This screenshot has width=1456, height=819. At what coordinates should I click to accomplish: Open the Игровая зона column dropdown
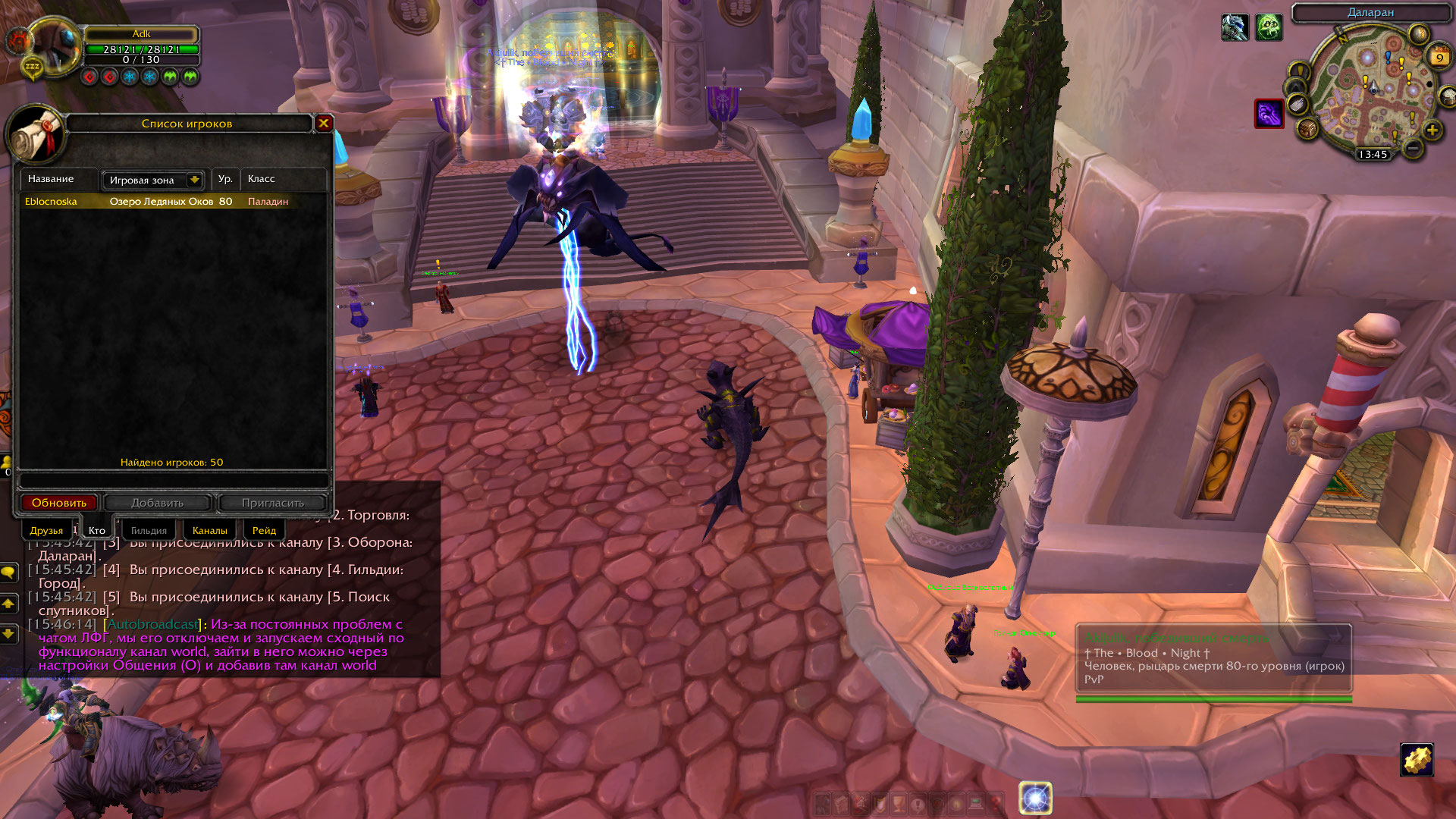coord(194,180)
